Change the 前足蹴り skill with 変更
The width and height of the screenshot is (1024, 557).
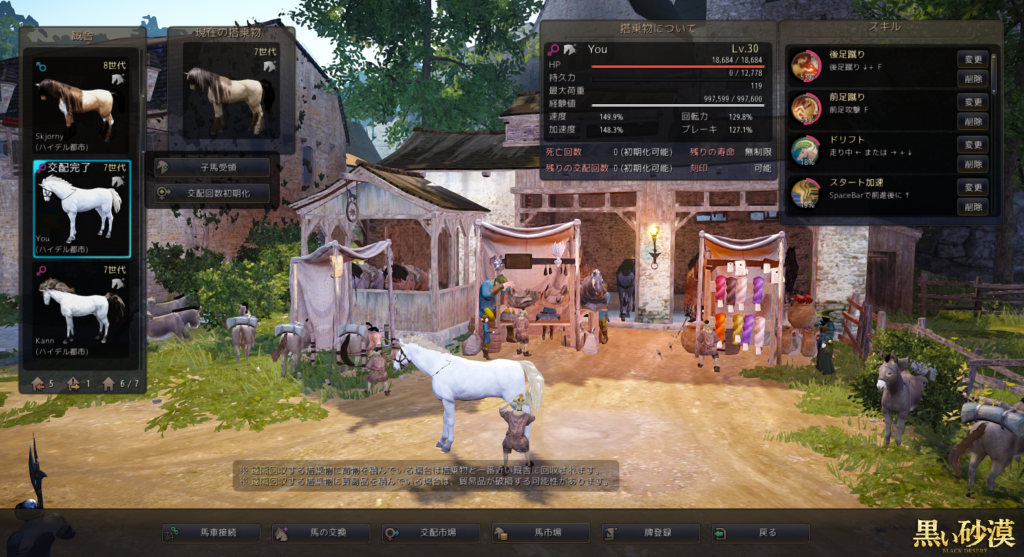tap(973, 102)
